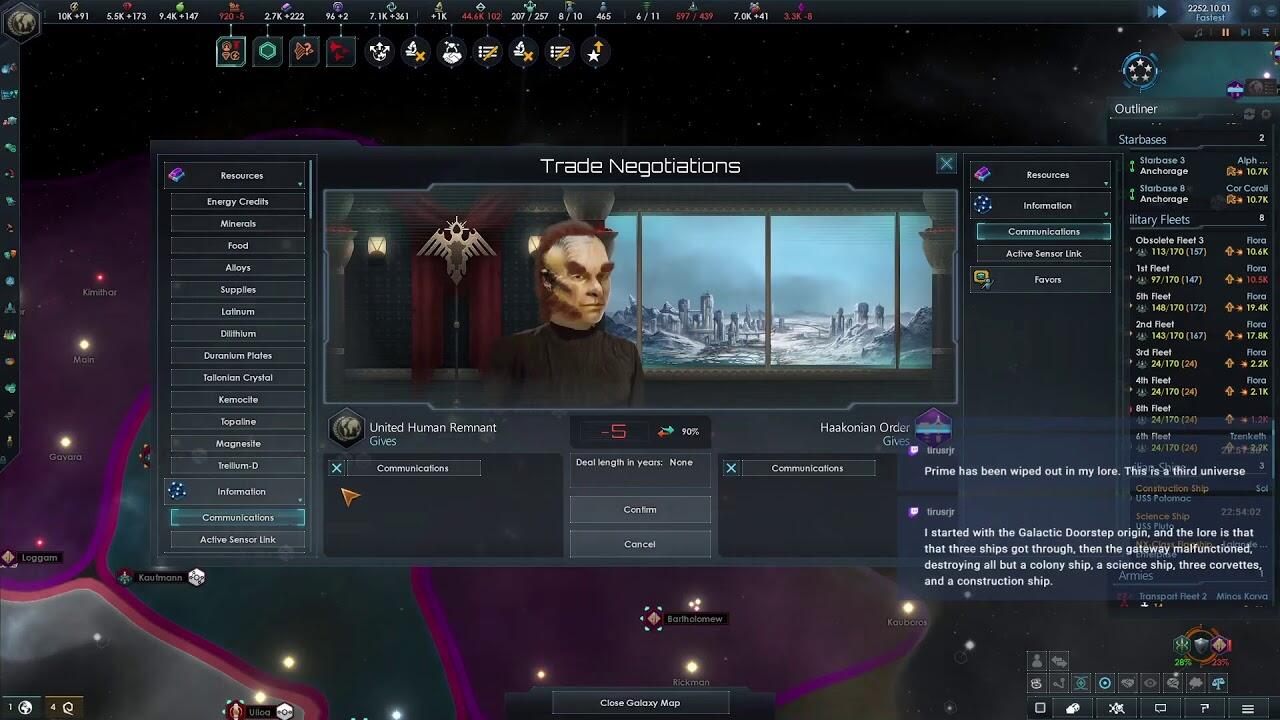Offer Energy Credits from the left list

(x=238, y=201)
